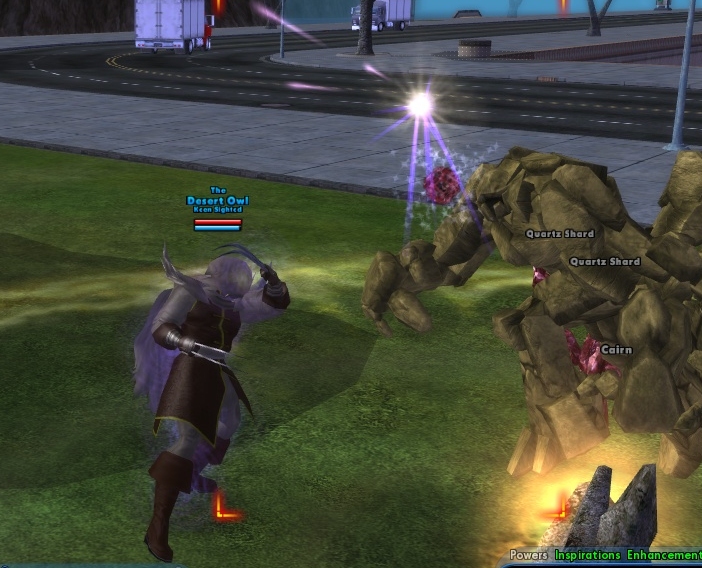The height and width of the screenshot is (568, 702).
Task: Show the Enhancements panel
Action: [x=664, y=555]
